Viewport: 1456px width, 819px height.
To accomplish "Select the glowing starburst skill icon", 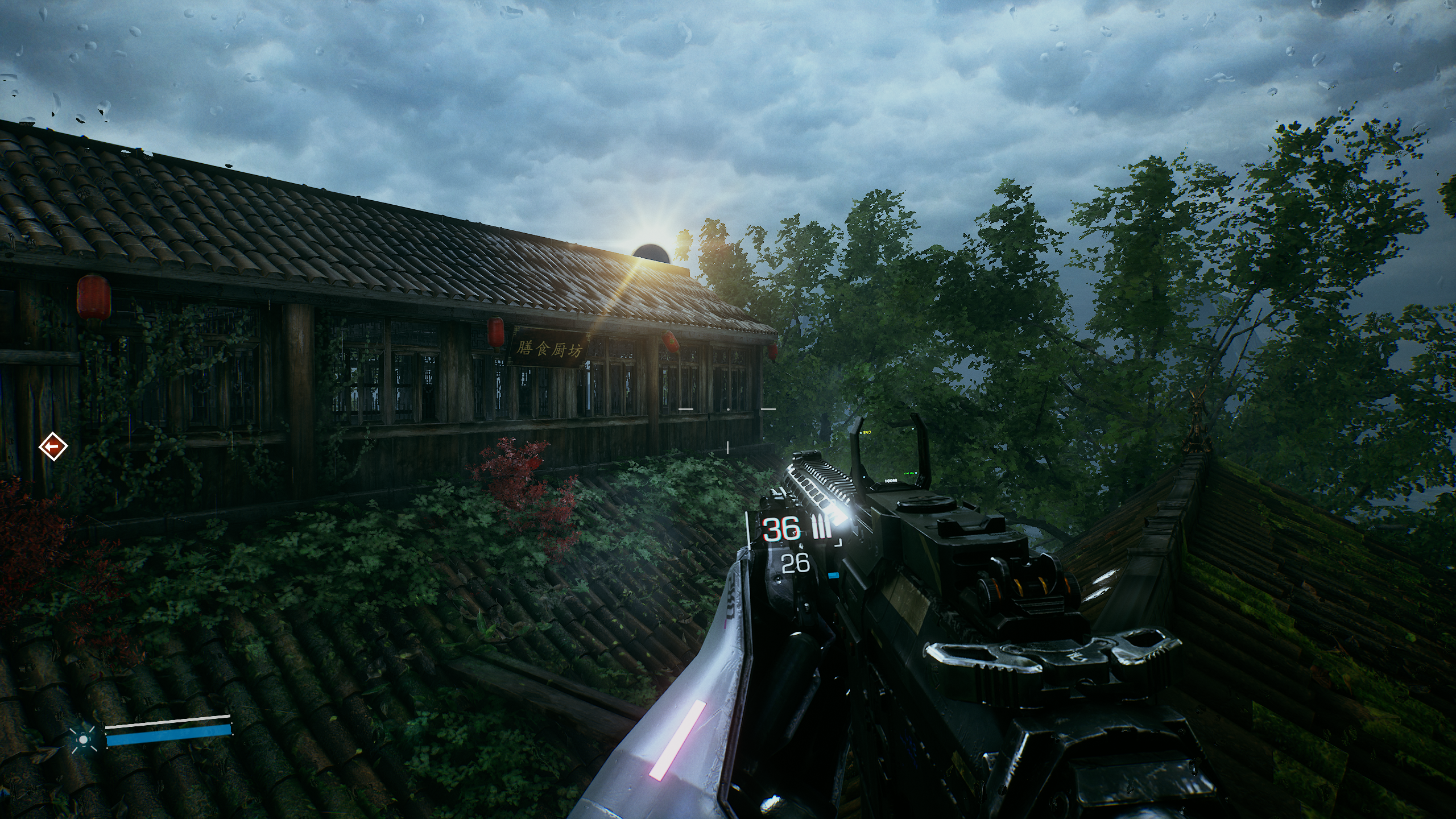I will pyautogui.click(x=84, y=739).
